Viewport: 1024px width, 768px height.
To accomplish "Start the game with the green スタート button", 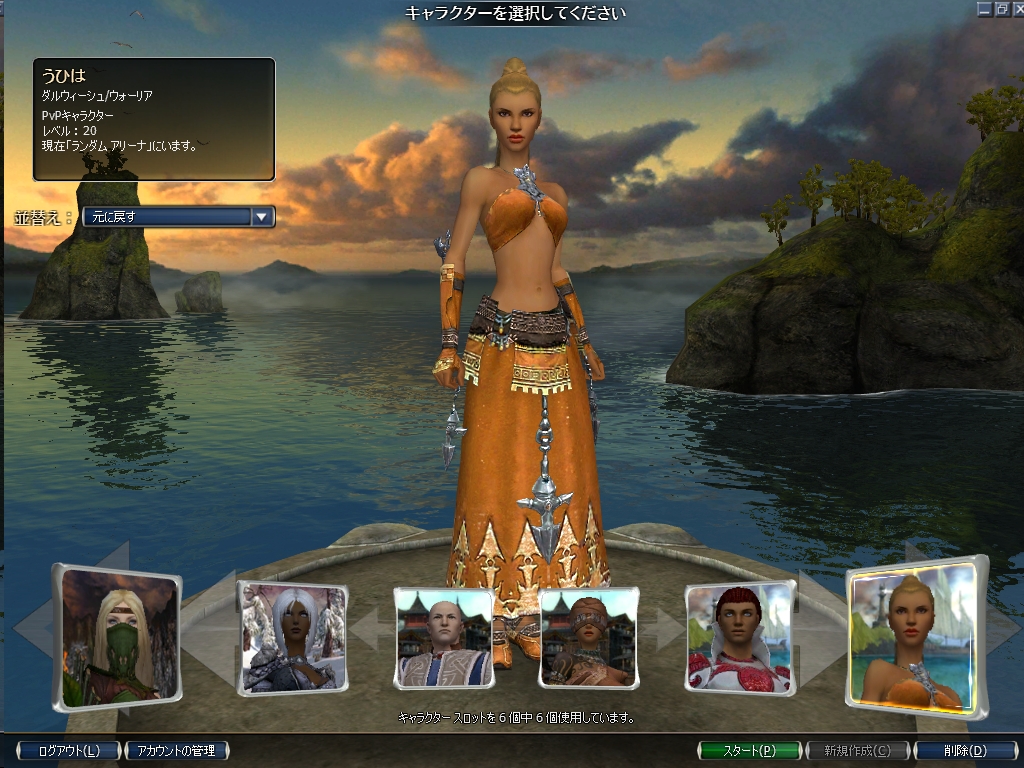I will coord(749,750).
